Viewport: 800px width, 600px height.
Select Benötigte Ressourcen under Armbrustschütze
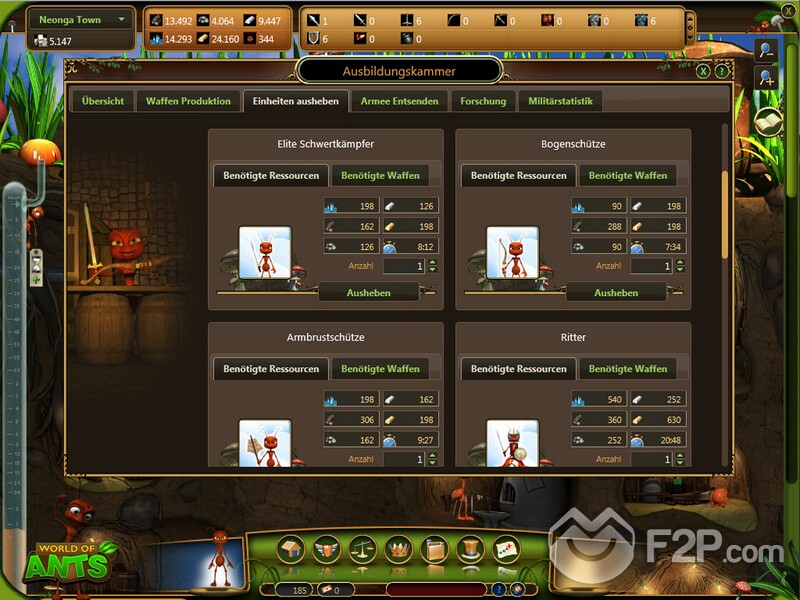271,369
